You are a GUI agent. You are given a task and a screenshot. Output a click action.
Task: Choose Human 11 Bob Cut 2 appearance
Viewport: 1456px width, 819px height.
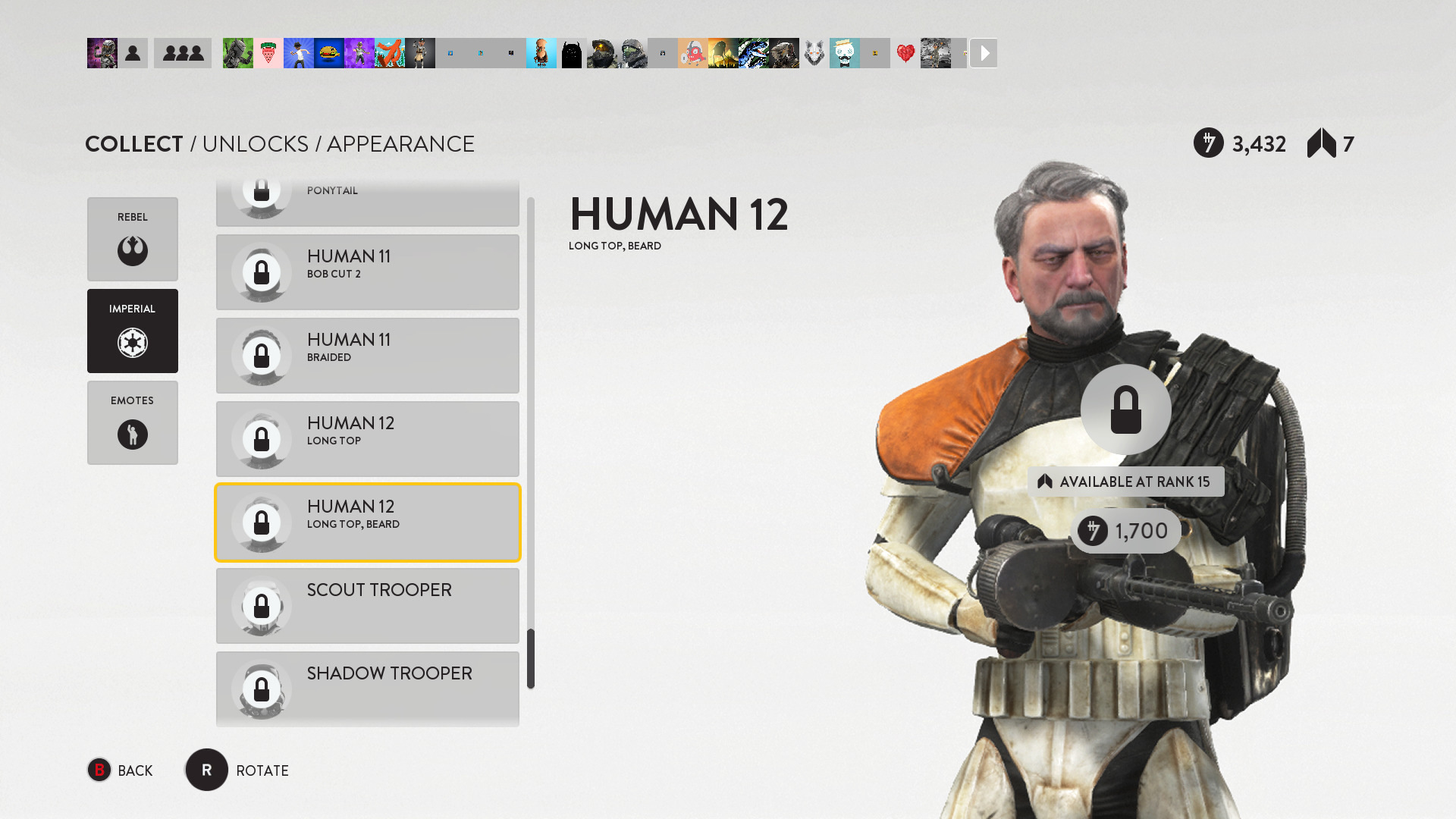tap(367, 272)
